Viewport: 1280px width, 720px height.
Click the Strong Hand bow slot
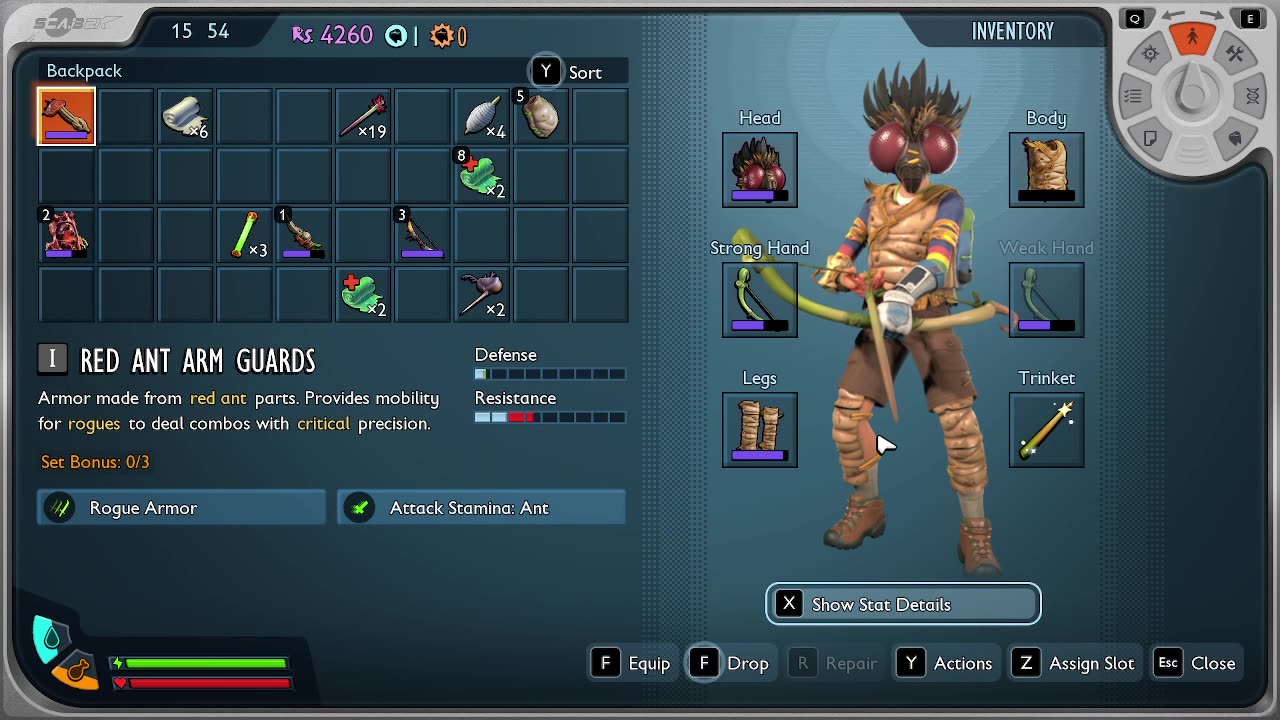(x=760, y=300)
